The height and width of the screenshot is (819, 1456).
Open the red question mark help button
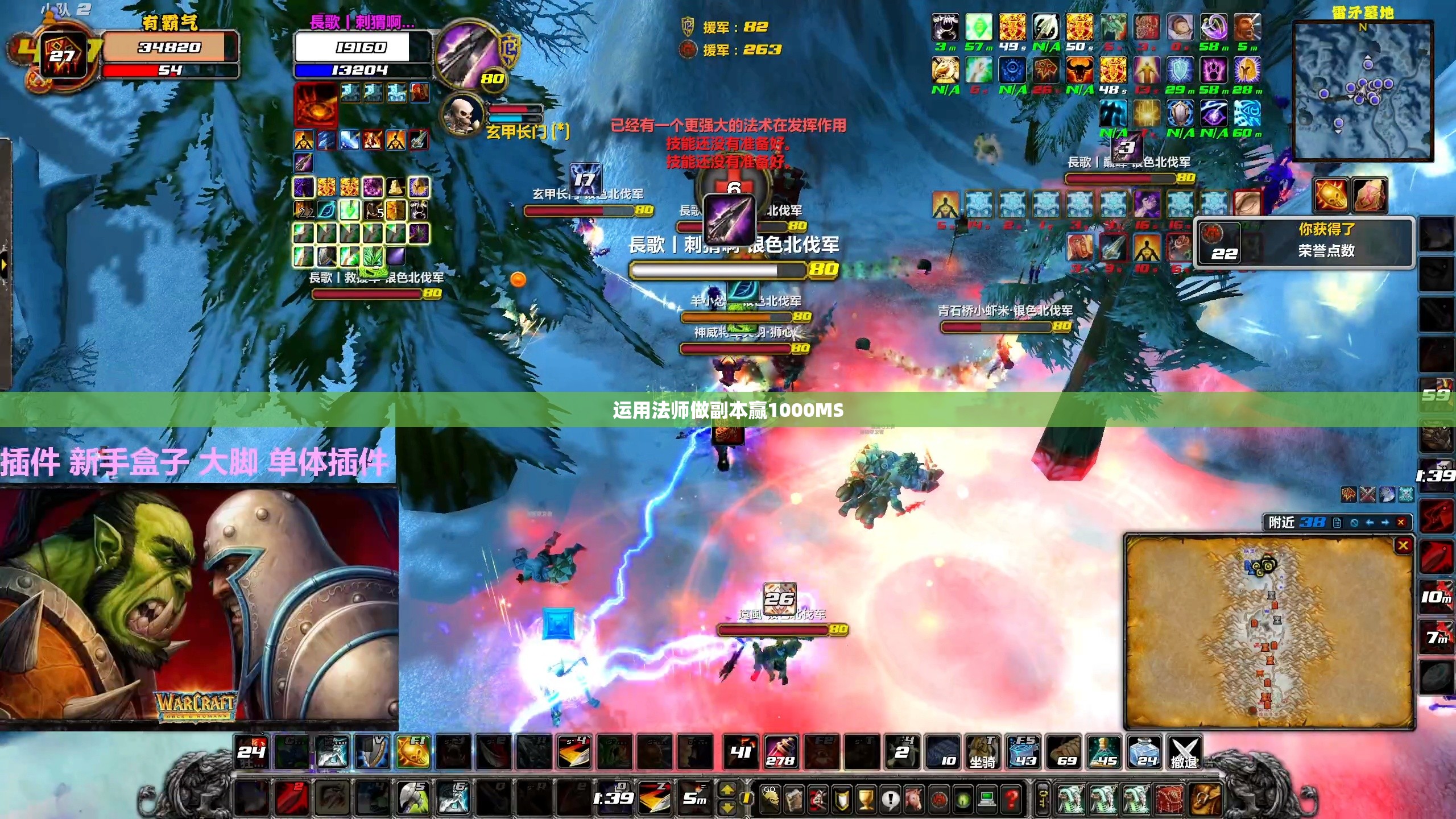coord(1011,799)
